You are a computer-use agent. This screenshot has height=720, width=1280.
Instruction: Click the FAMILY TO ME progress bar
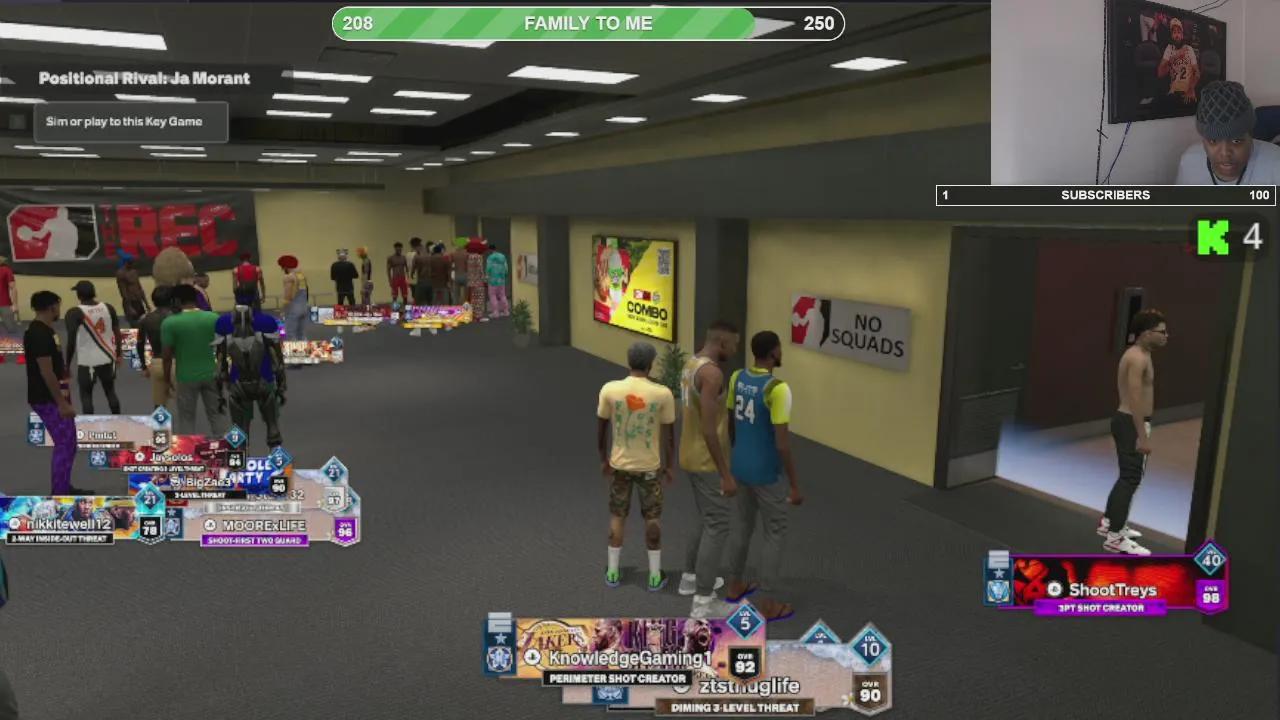tap(586, 22)
